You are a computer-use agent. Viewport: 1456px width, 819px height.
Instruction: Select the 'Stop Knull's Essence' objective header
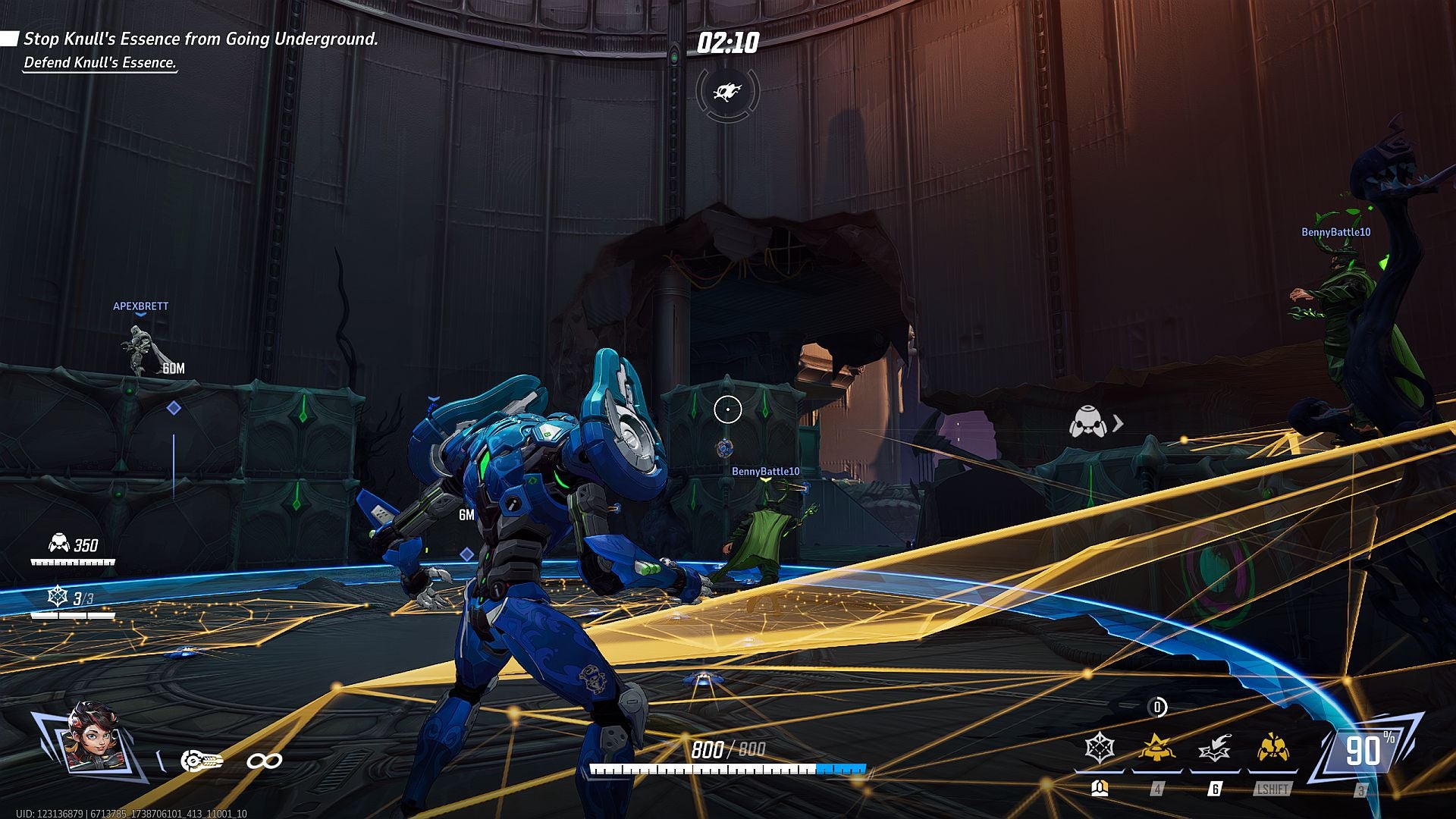[x=202, y=39]
